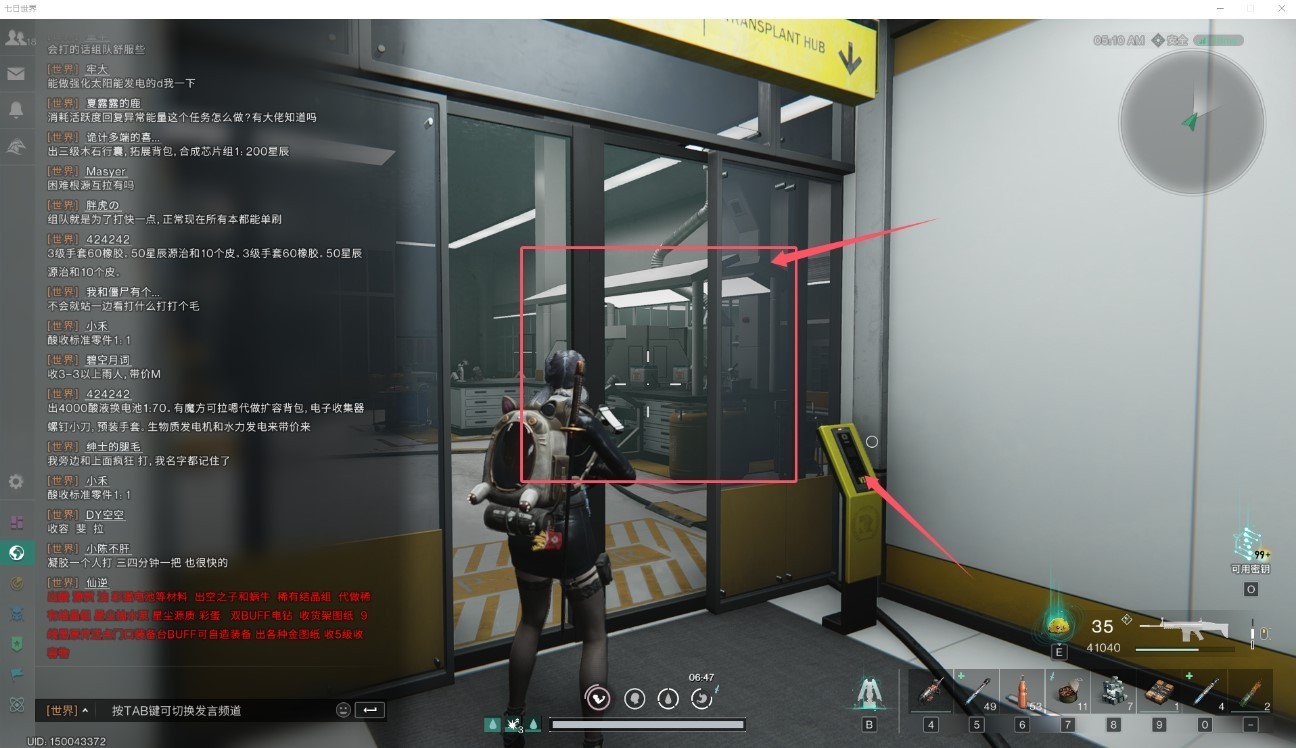
Task: Open the friends list icon
Action: tap(15, 38)
